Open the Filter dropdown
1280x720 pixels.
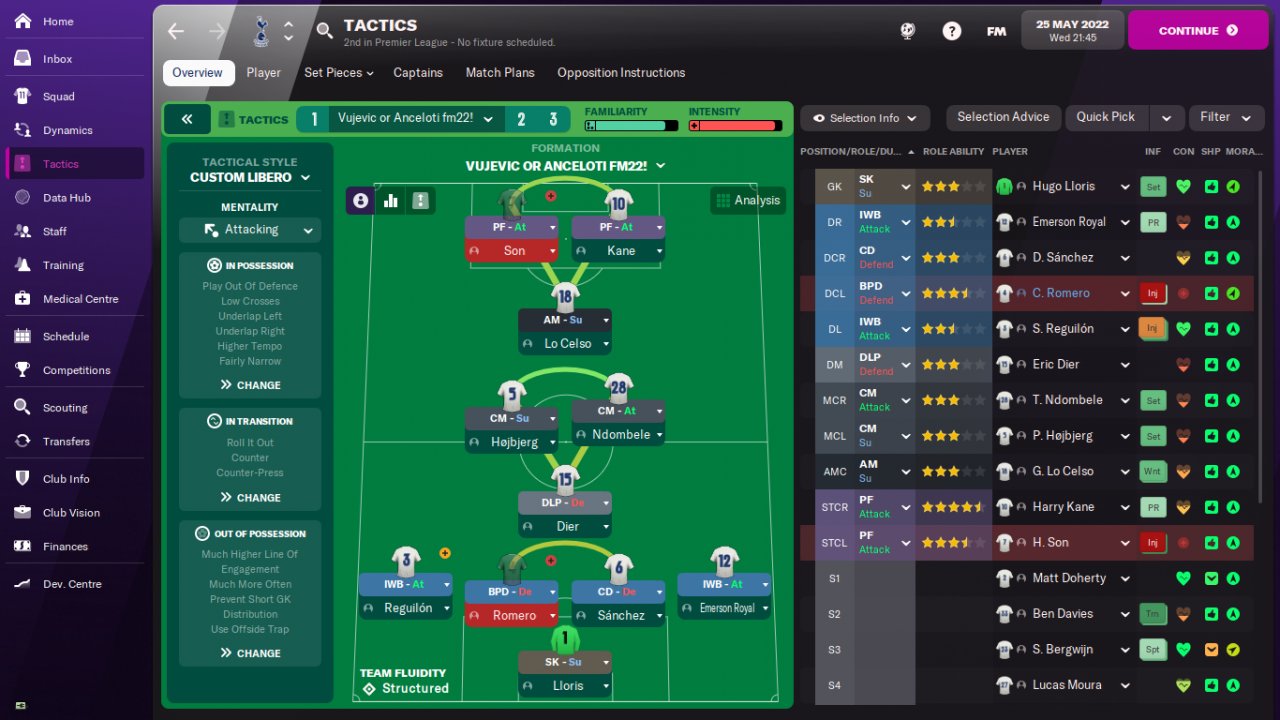coord(1225,117)
